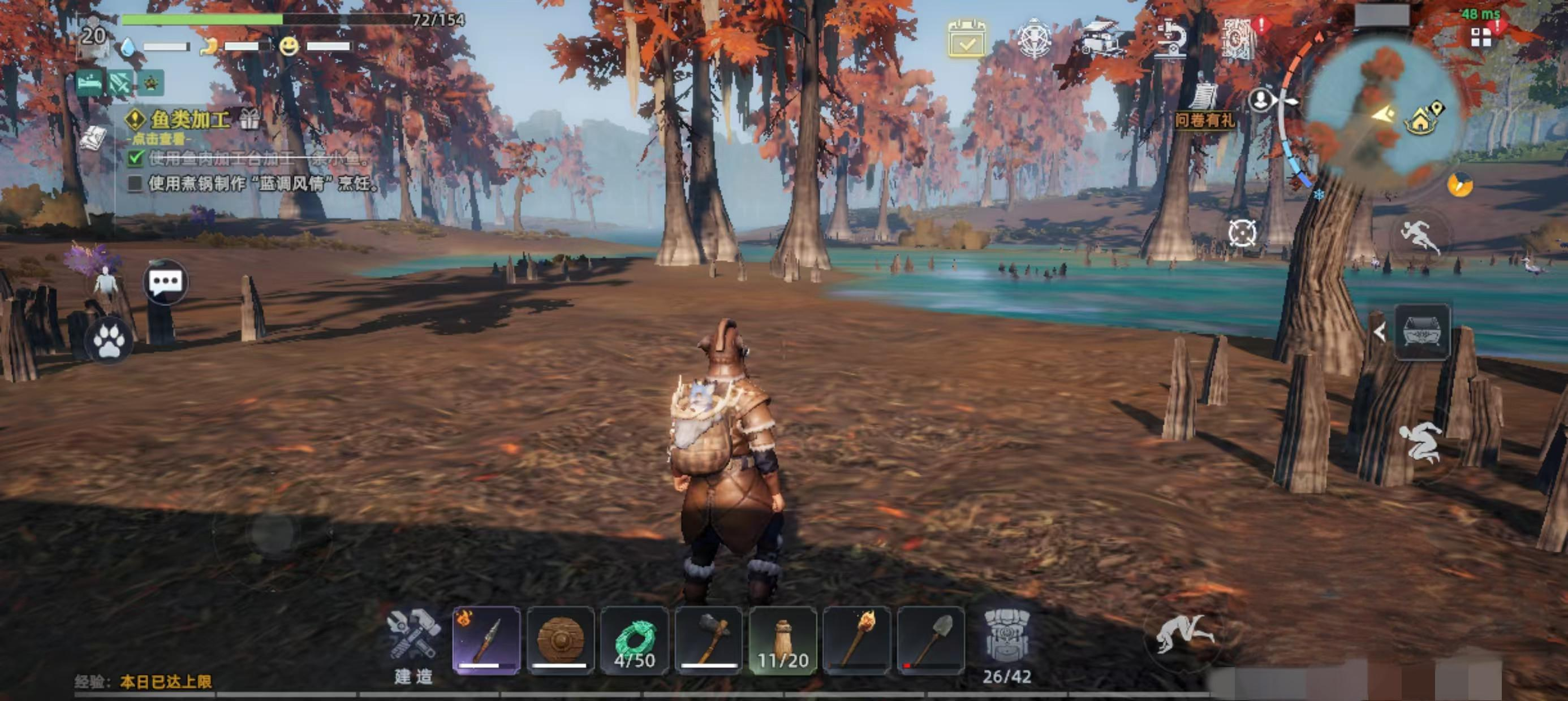Viewport: 1568px width, 701px height.
Task: Open the backpack showing 26/42
Action: pyautogui.click(x=1007, y=645)
